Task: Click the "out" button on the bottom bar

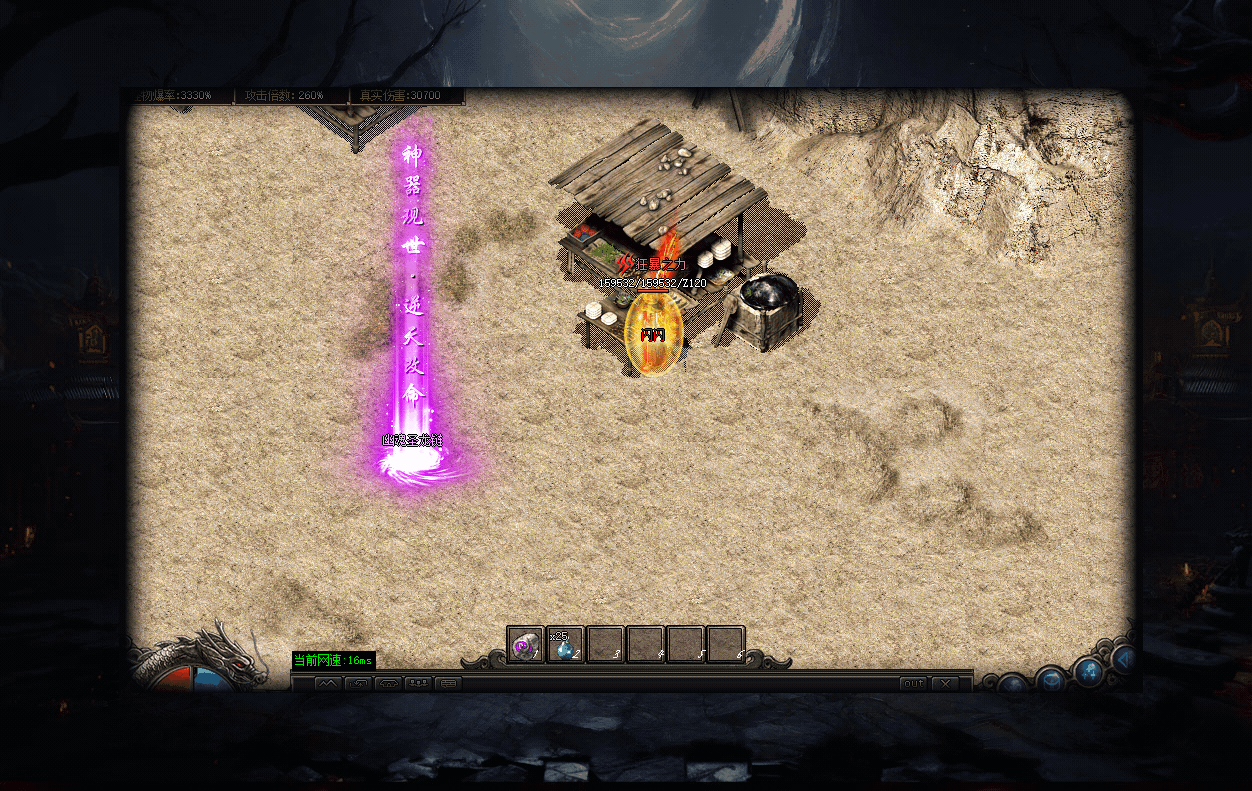Action: click(x=913, y=684)
